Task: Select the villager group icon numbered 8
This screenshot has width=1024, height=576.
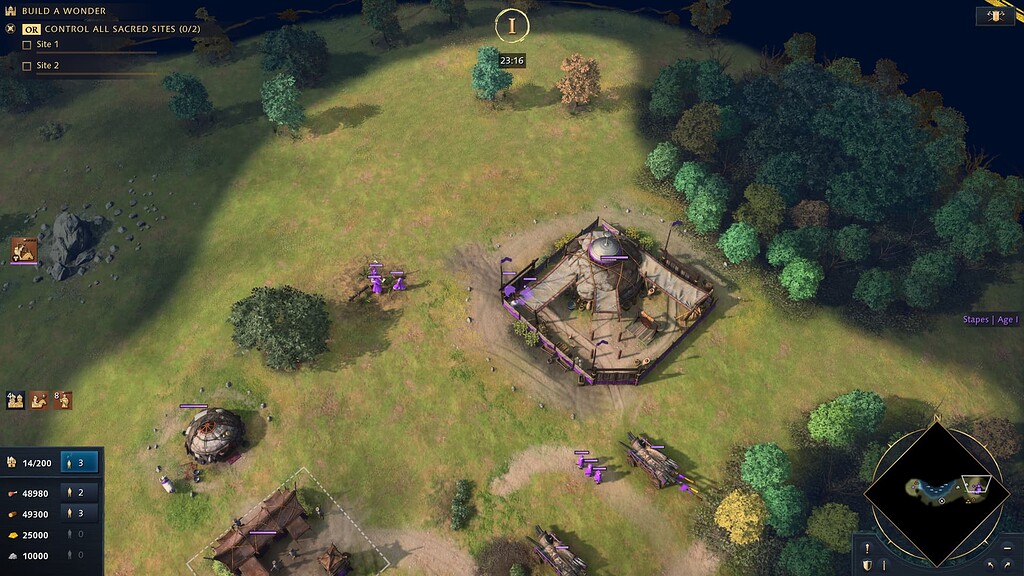Action: pos(64,400)
